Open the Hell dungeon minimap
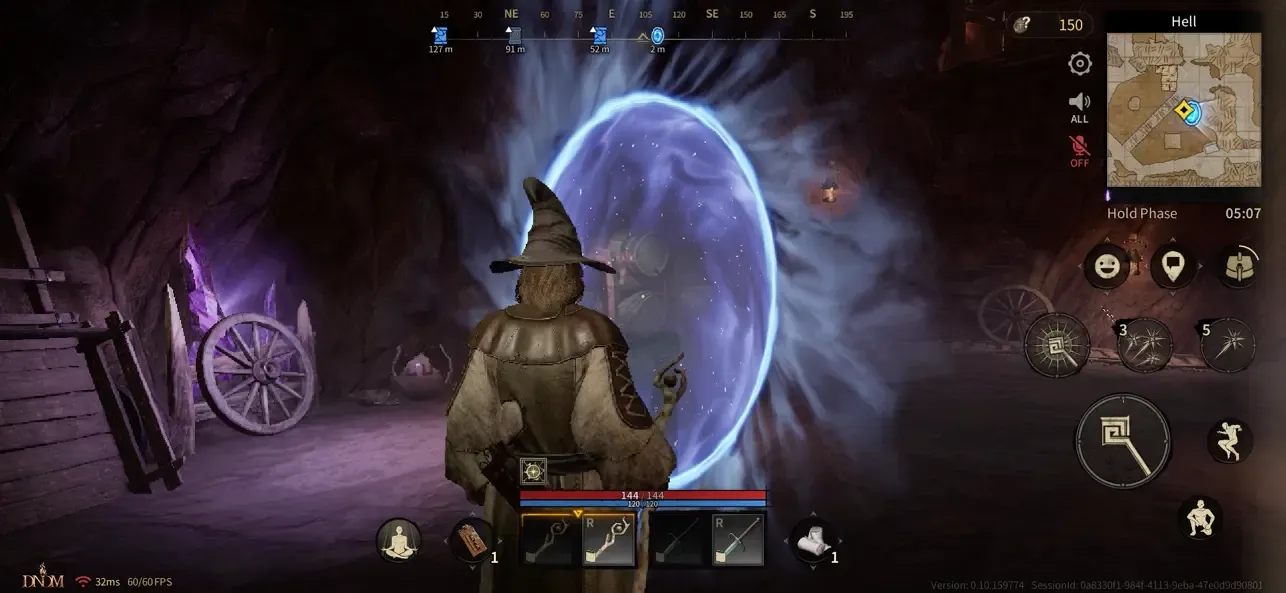 click(x=1183, y=110)
